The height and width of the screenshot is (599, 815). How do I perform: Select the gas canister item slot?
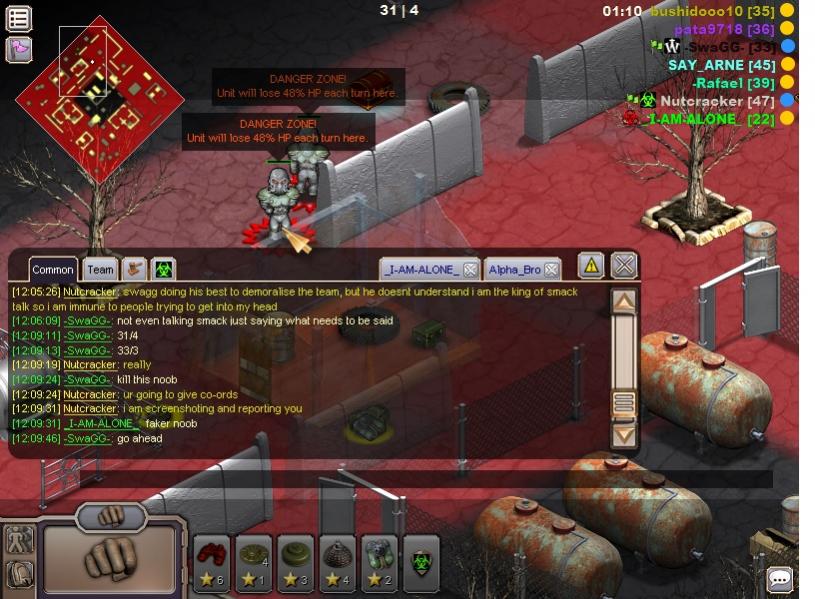coord(379,565)
